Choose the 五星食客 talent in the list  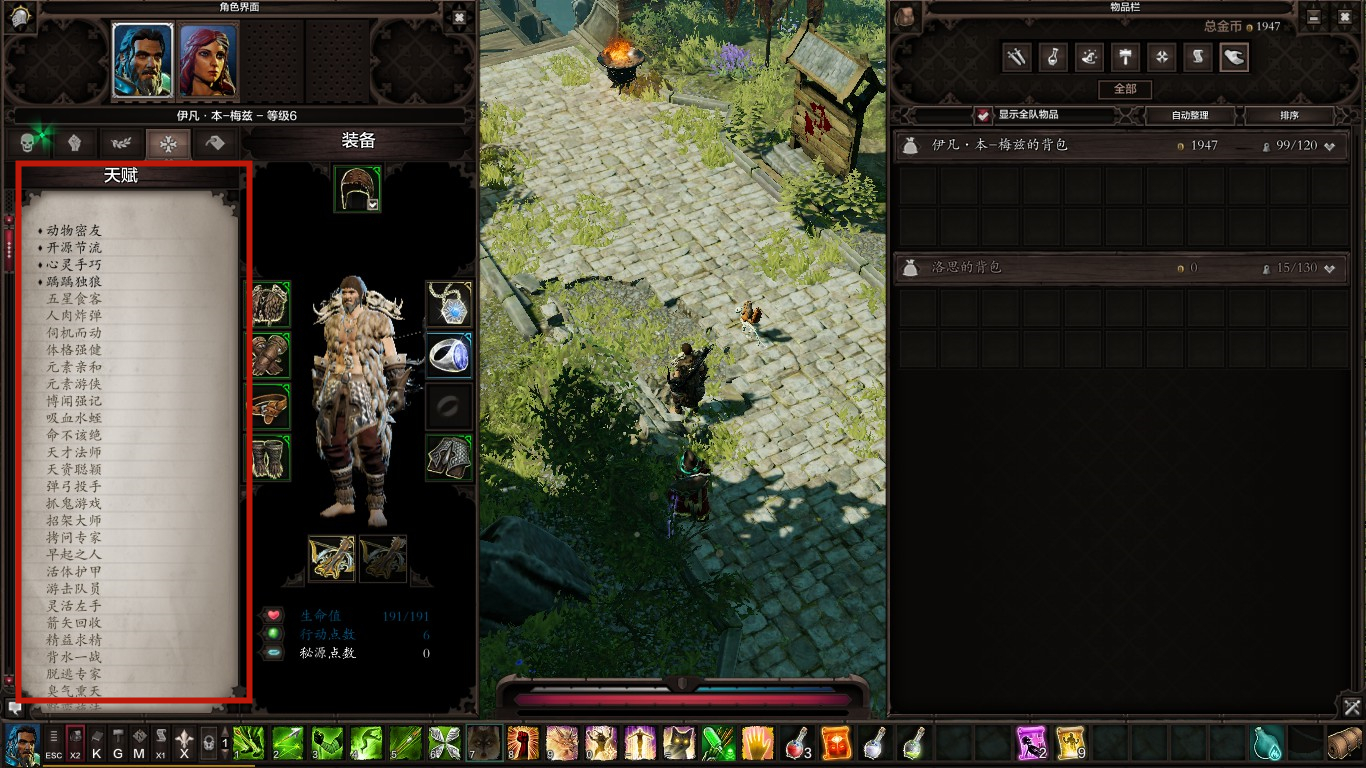click(x=74, y=298)
